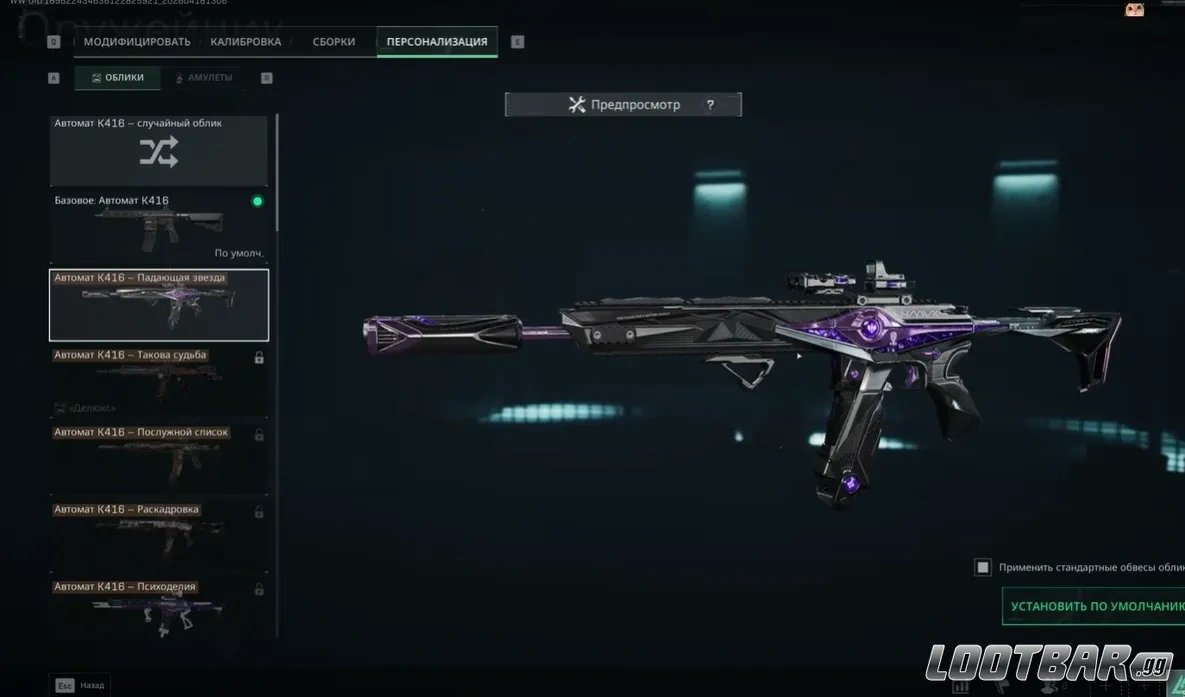Switch to the Амулеты sub-tab
The width and height of the screenshot is (1185, 697).
(204, 78)
